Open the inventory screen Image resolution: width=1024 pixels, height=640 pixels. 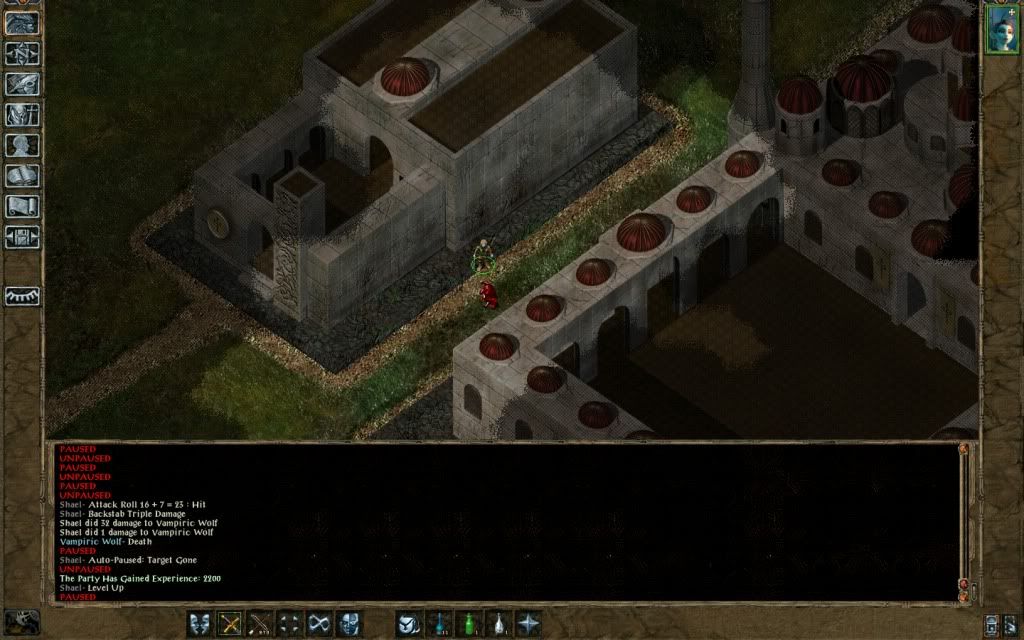(x=22, y=115)
